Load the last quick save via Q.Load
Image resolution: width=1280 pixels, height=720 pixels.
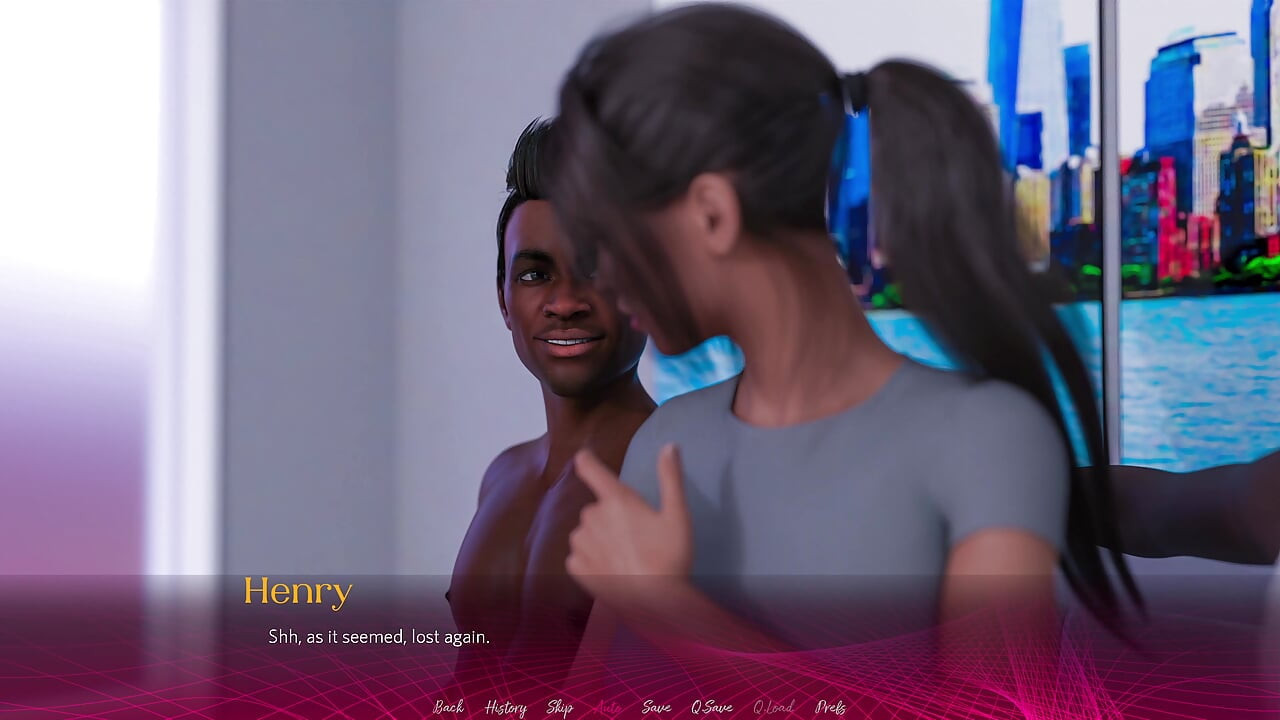click(x=773, y=707)
